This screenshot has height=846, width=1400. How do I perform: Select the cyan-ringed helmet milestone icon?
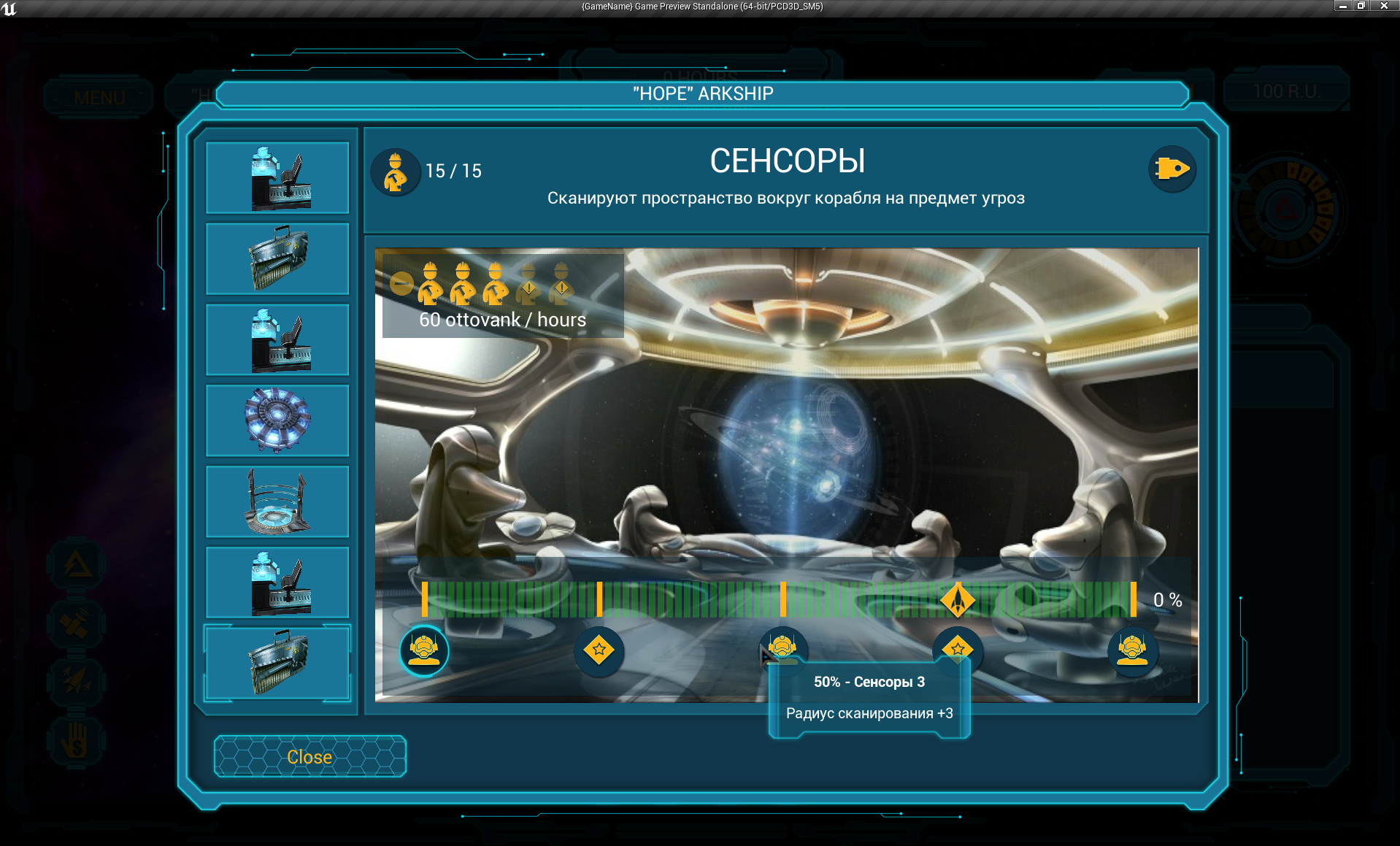[424, 650]
